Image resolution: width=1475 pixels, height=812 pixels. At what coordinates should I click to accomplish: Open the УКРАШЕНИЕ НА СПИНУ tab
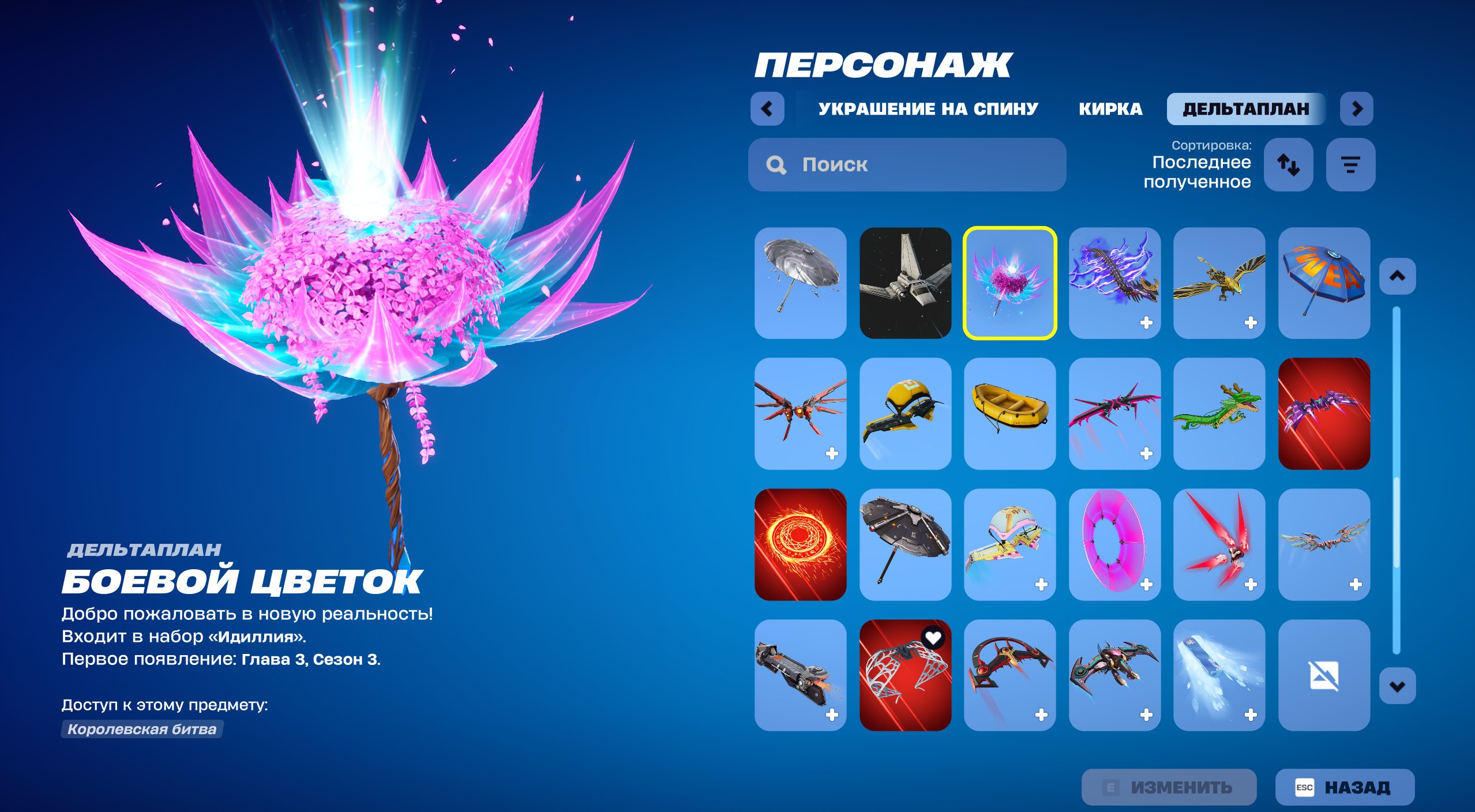point(928,109)
